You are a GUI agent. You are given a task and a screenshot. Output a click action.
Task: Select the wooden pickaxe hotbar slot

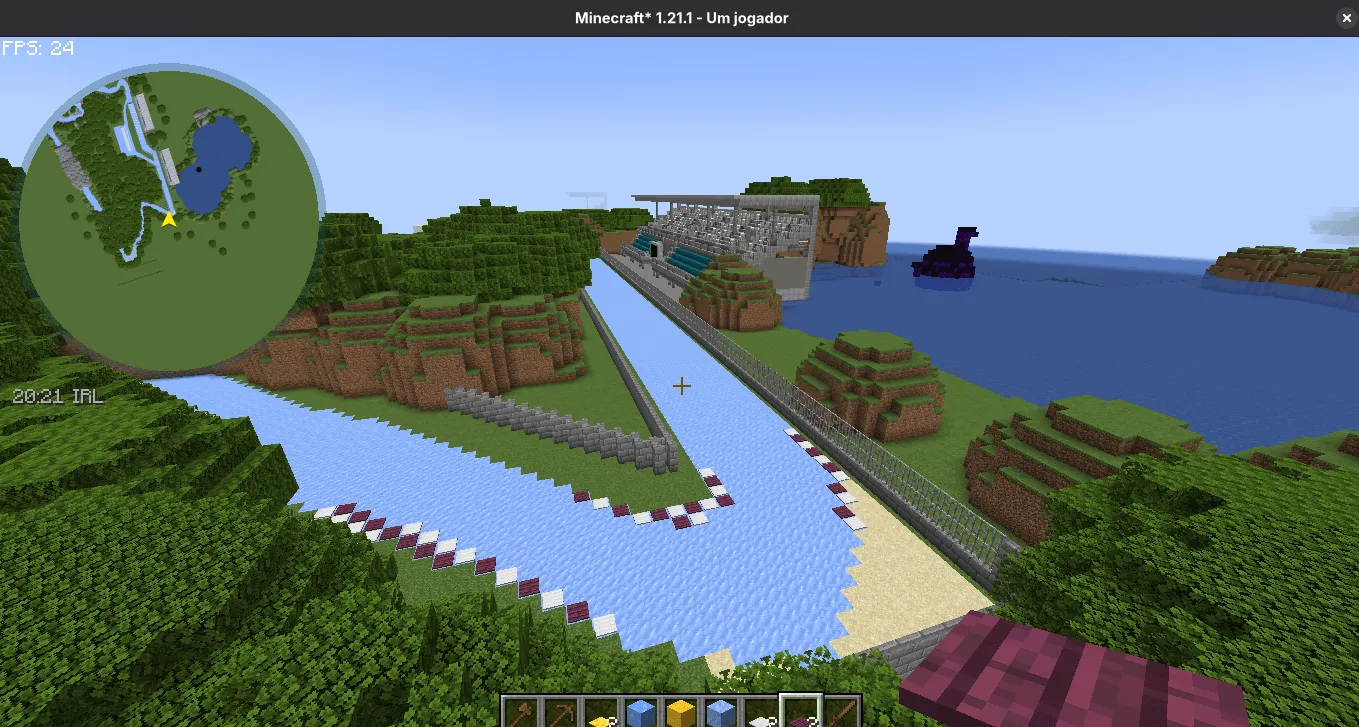(x=561, y=710)
